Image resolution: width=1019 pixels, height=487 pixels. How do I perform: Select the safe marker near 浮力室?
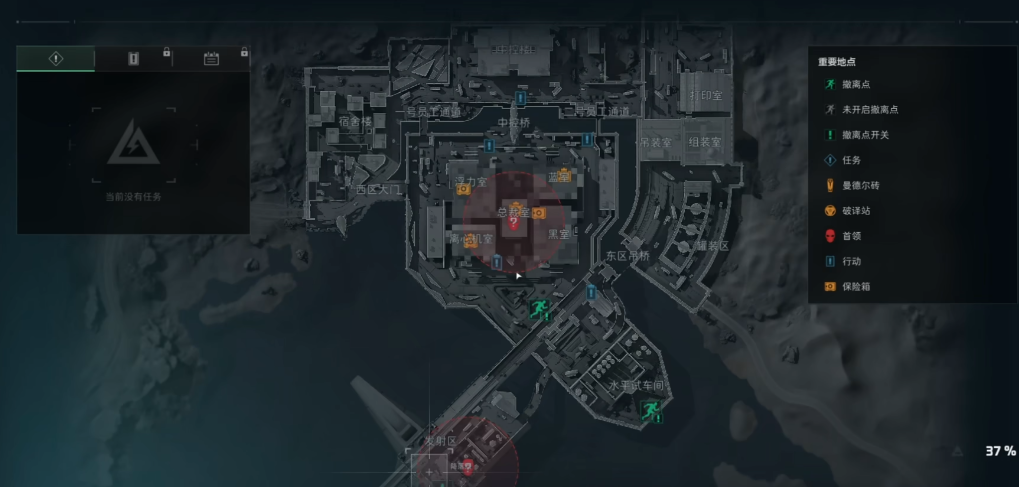[x=463, y=189]
